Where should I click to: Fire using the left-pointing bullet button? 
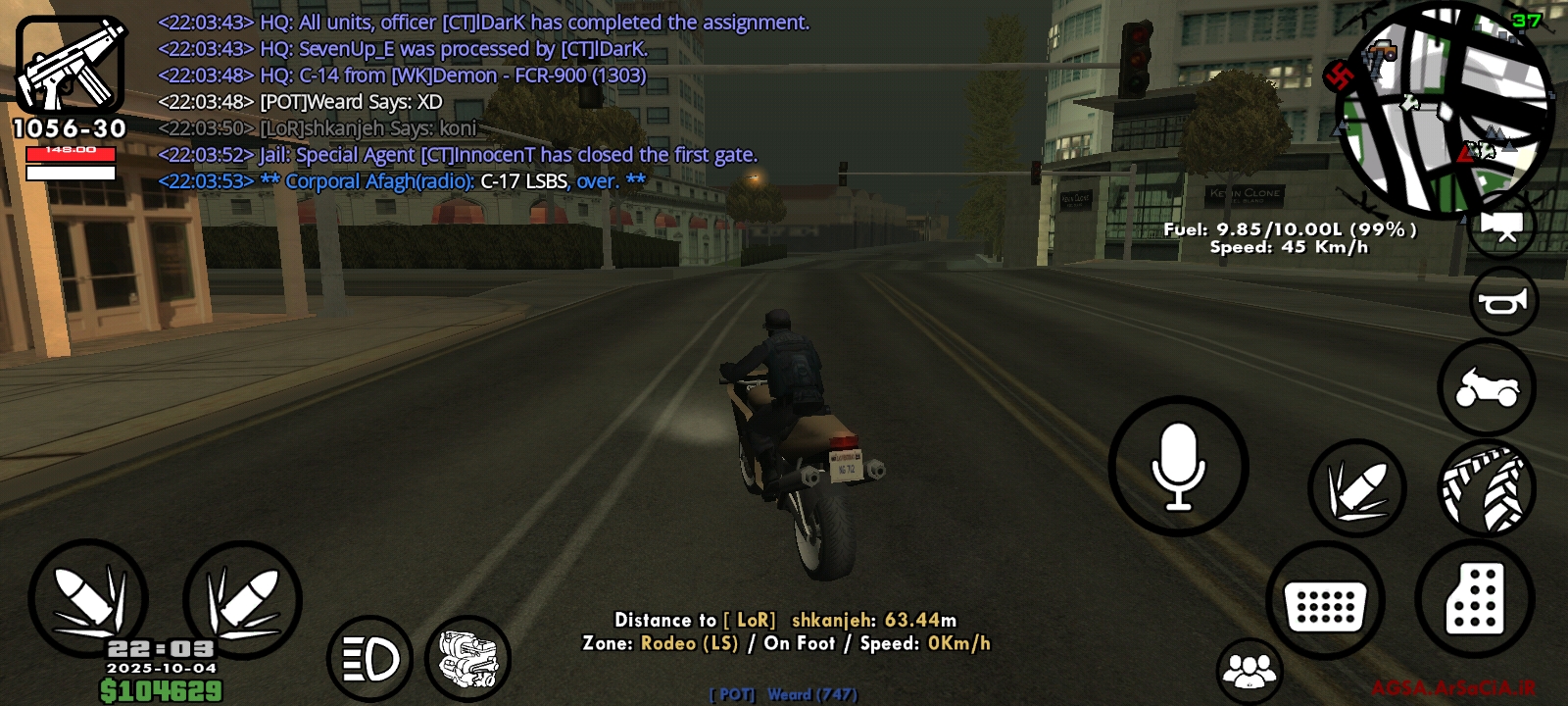click(x=88, y=598)
